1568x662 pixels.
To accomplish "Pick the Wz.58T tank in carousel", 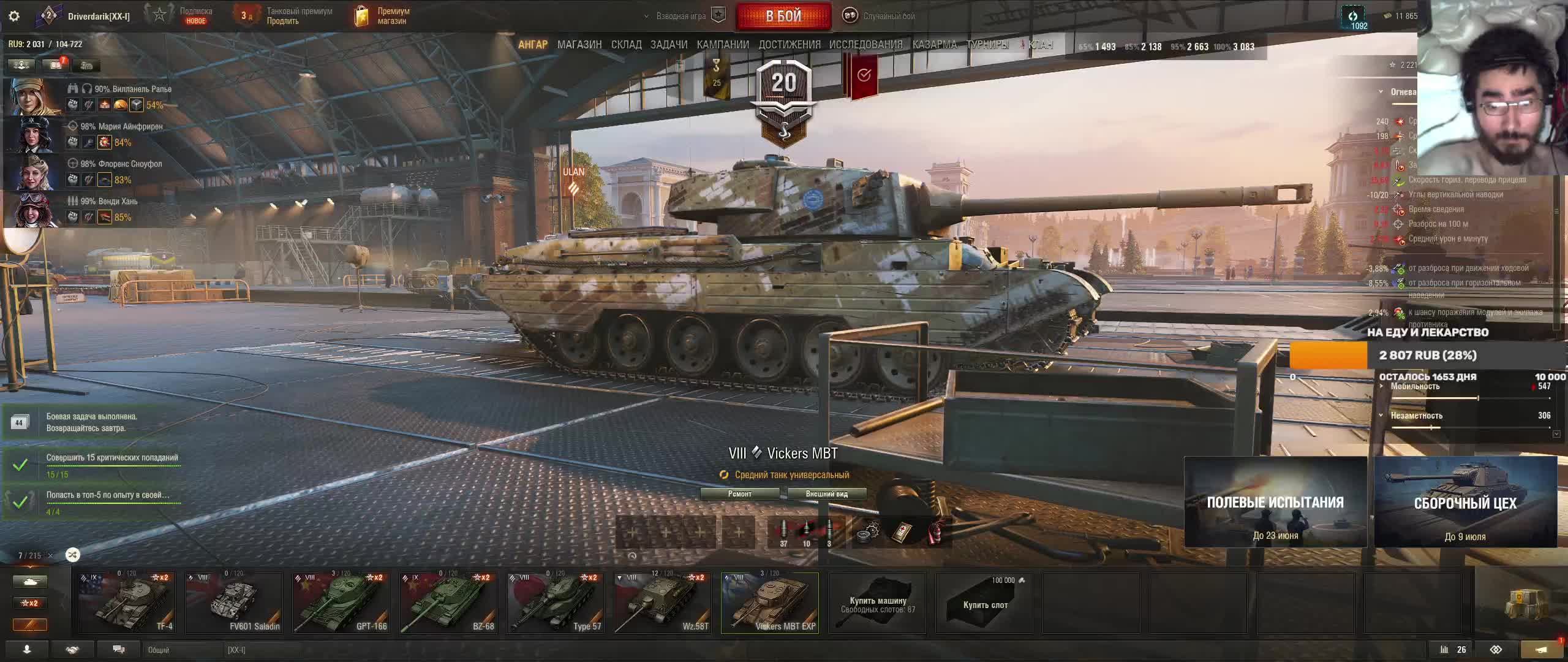I will [x=663, y=603].
